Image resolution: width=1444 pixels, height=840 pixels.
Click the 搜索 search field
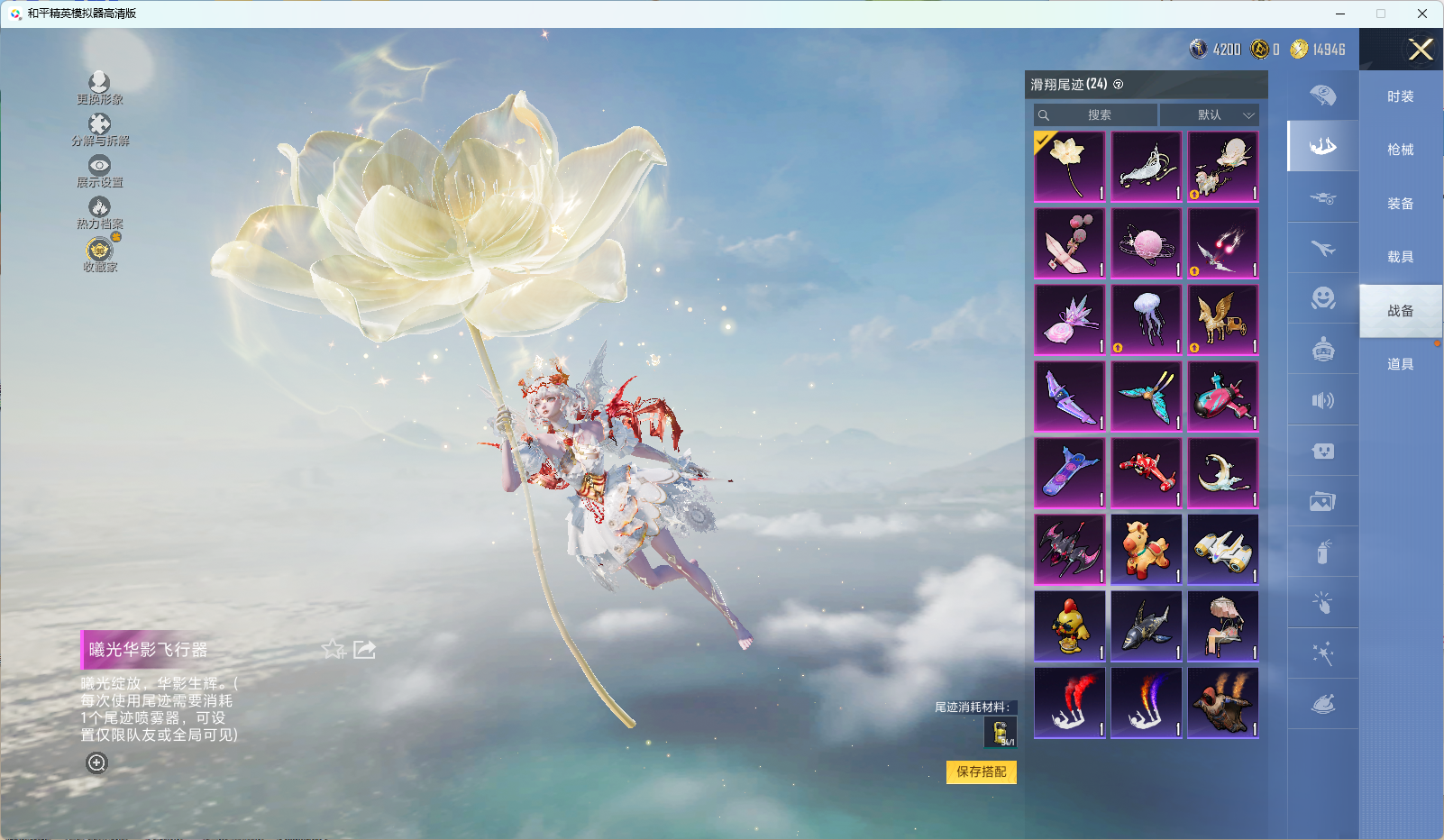coord(1096,115)
